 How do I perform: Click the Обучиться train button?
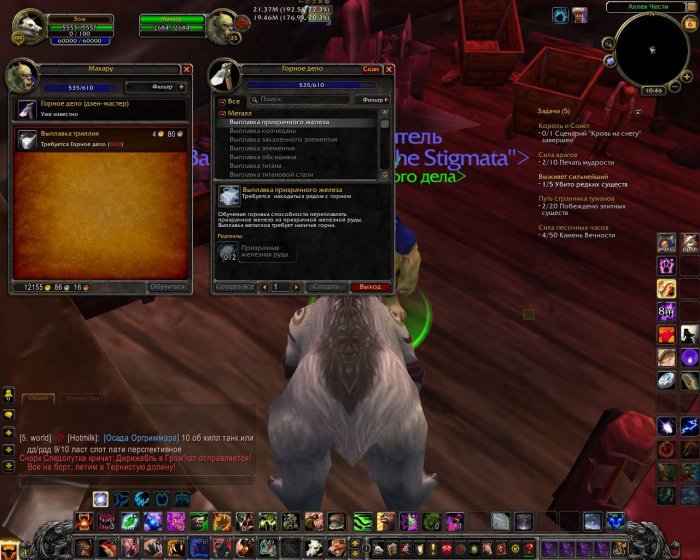tap(166, 287)
